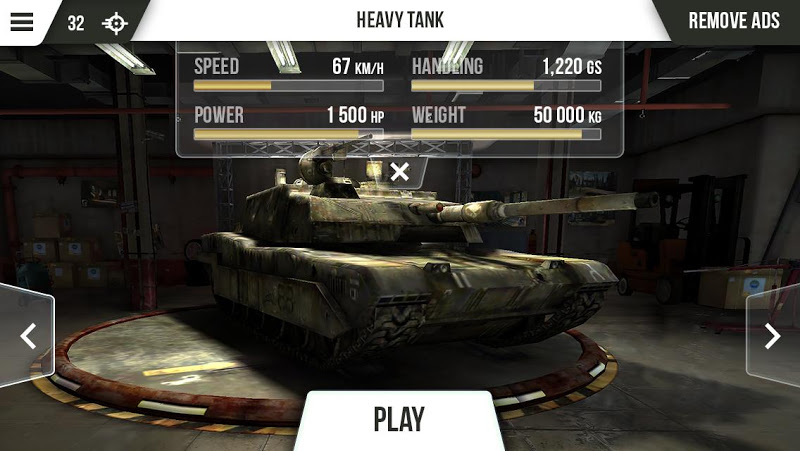Image resolution: width=800 pixels, height=451 pixels.
Task: Show the next tank with right arrow
Action: coord(773,336)
